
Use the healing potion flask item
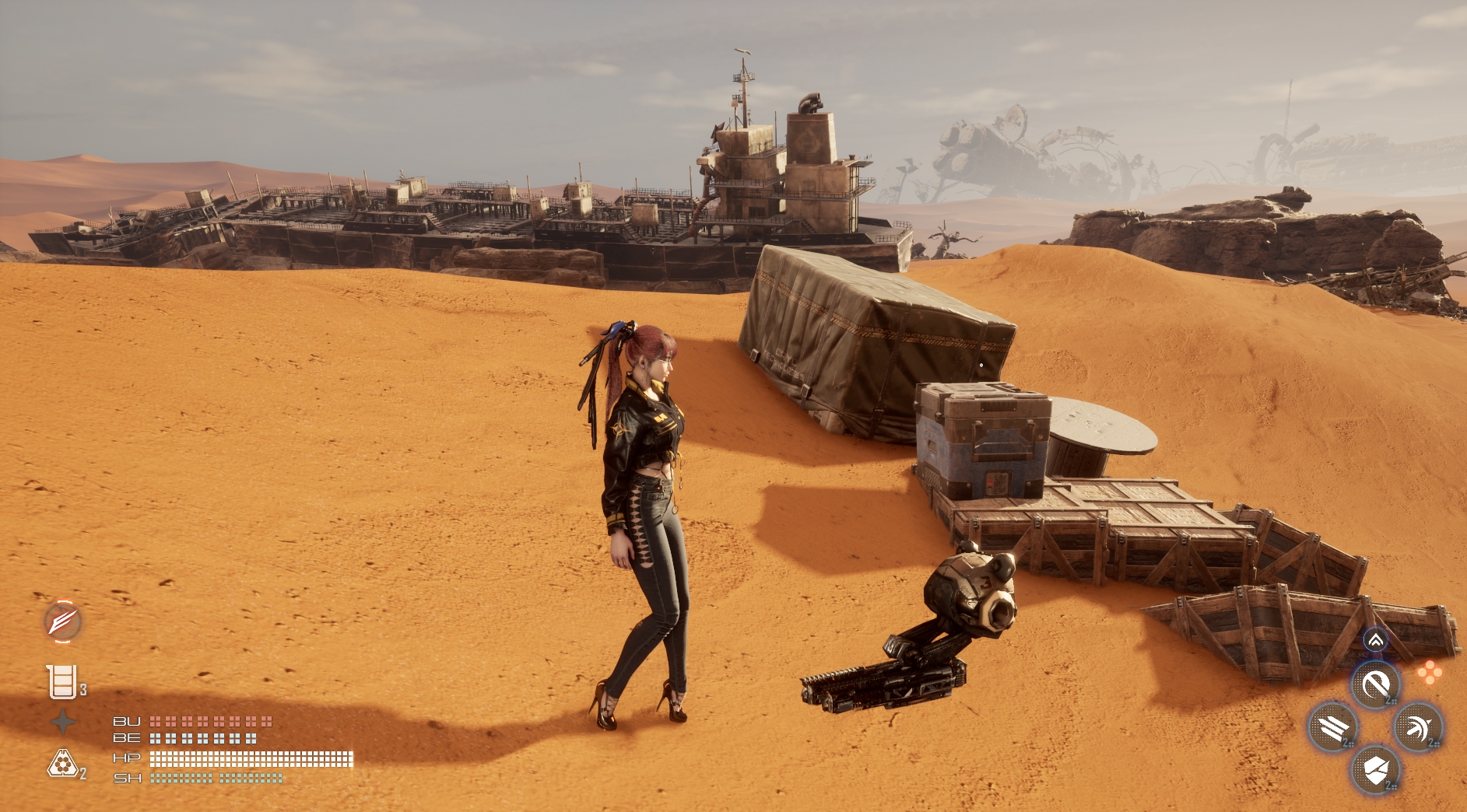point(62,682)
